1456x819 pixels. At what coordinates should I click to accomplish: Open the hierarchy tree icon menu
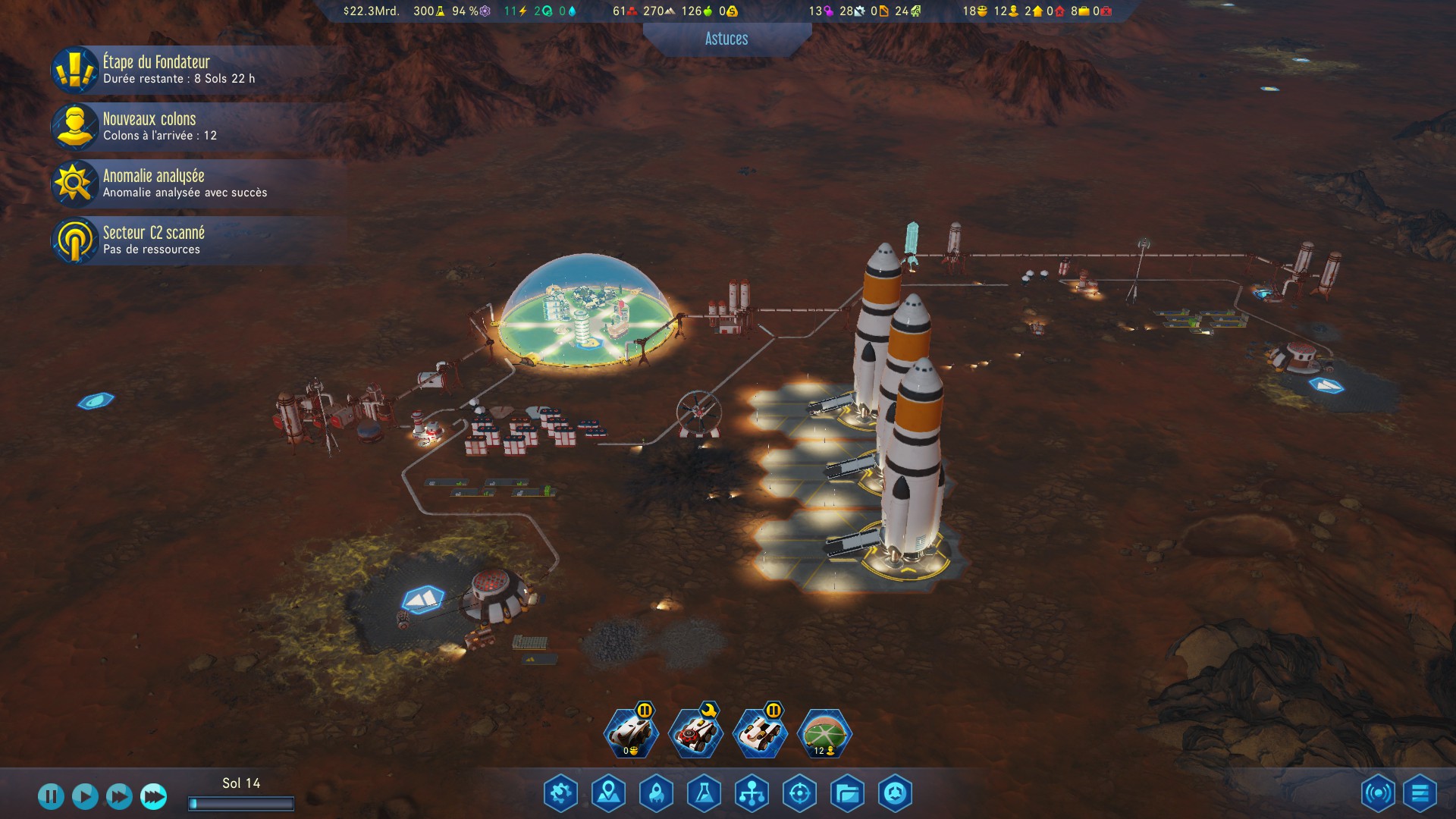pos(752,794)
